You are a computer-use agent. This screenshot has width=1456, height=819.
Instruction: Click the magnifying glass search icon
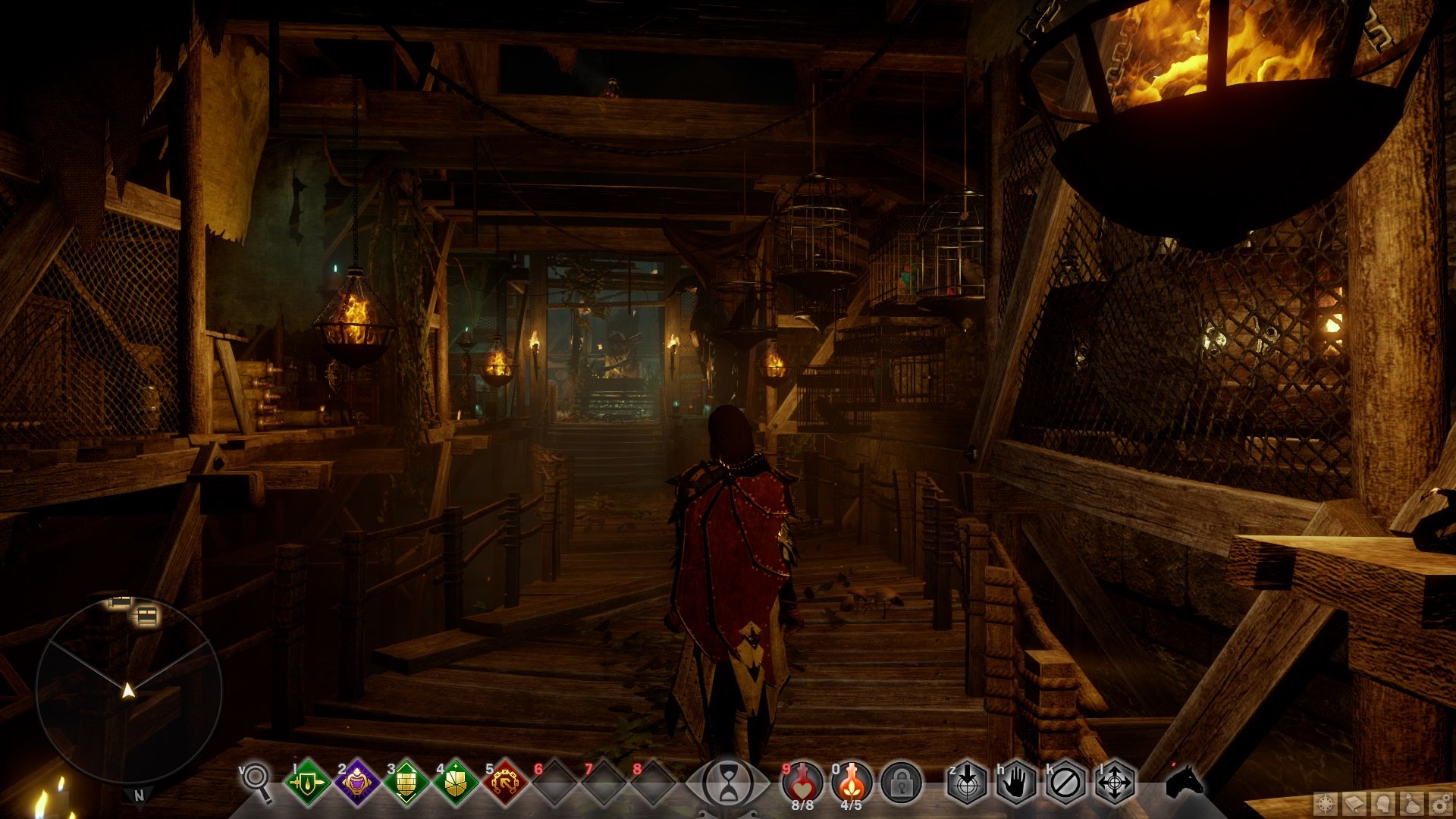click(258, 781)
